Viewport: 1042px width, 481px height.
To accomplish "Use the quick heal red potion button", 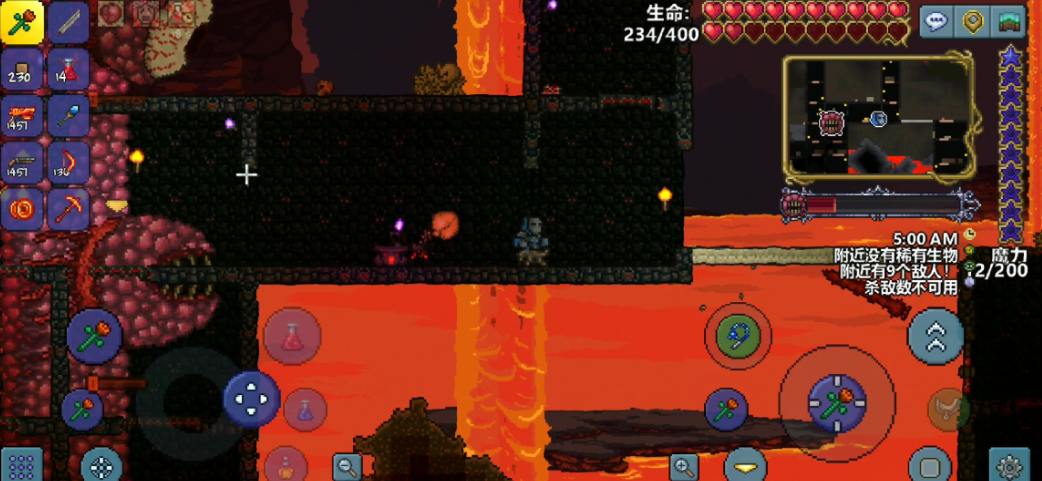I will coord(292,337).
